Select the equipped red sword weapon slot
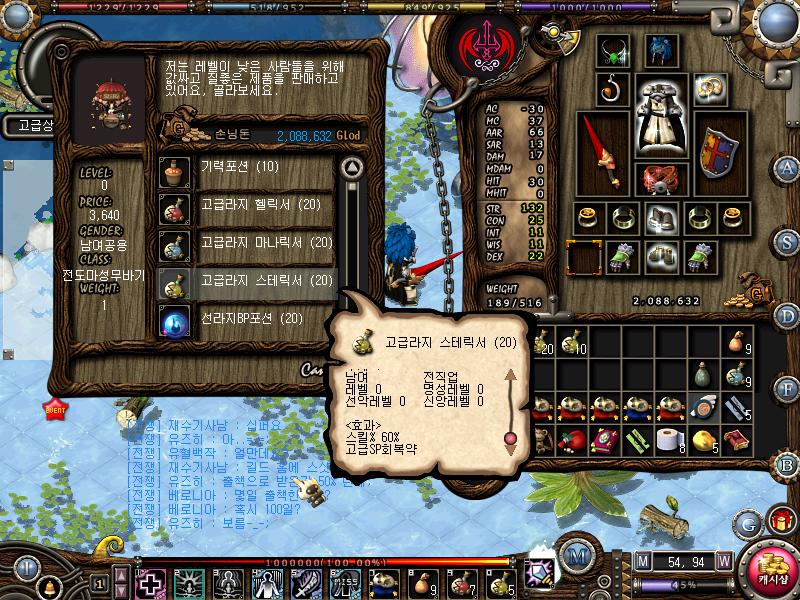 (602, 155)
